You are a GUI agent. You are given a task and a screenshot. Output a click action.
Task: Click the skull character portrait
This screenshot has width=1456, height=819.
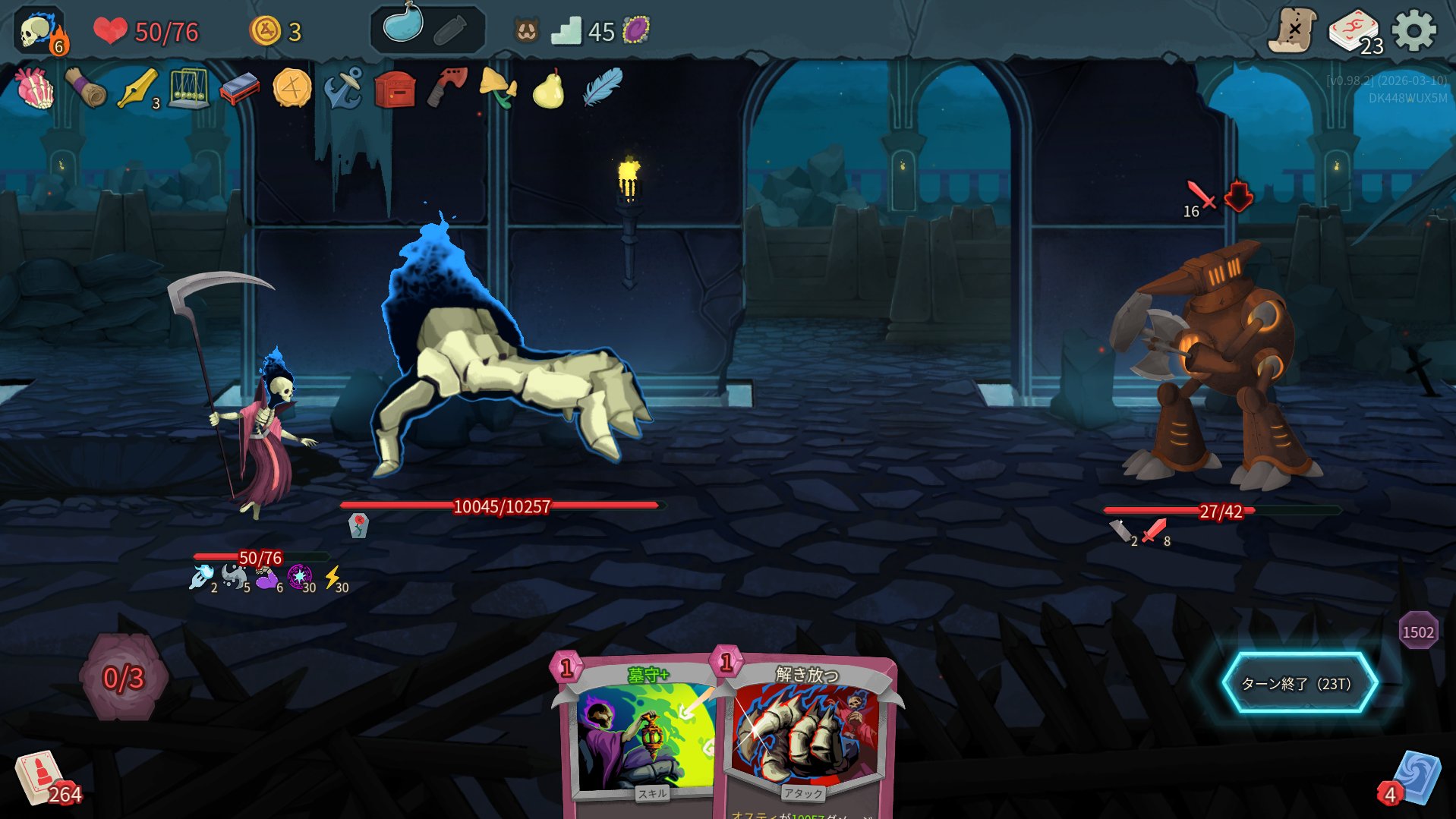click(39, 32)
